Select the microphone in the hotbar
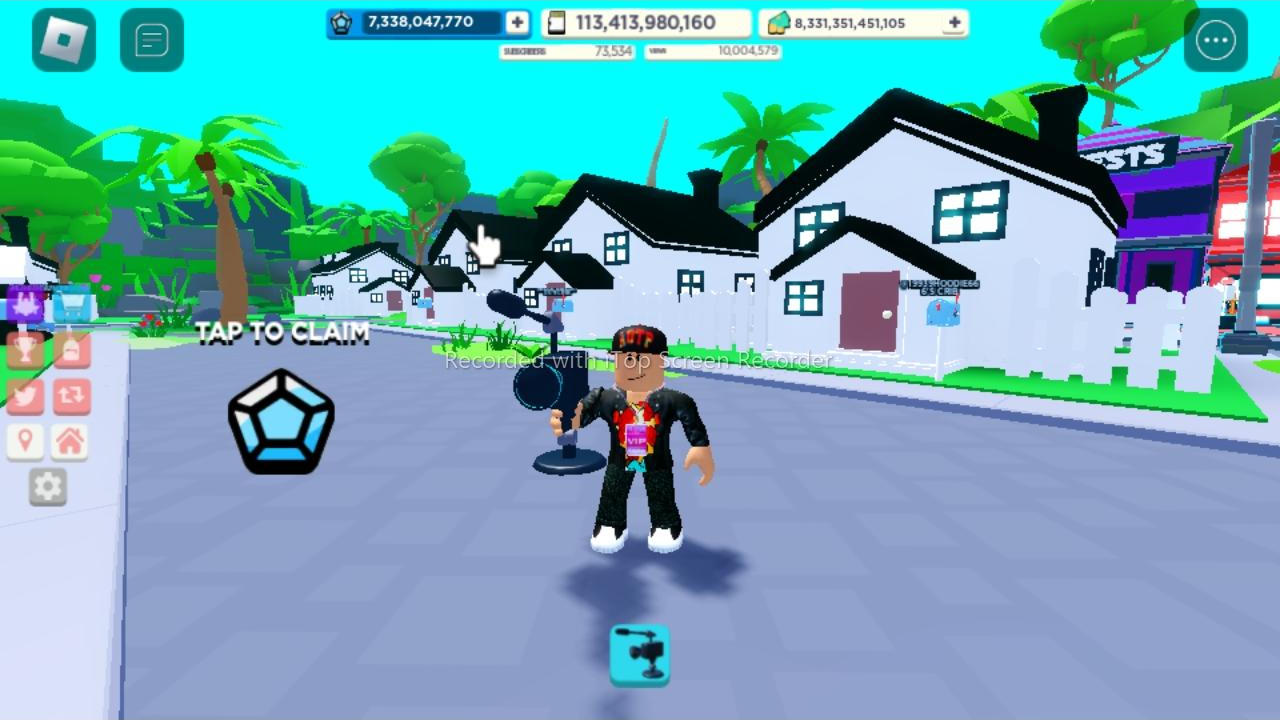Screen dimensions: 1280x720 point(639,655)
